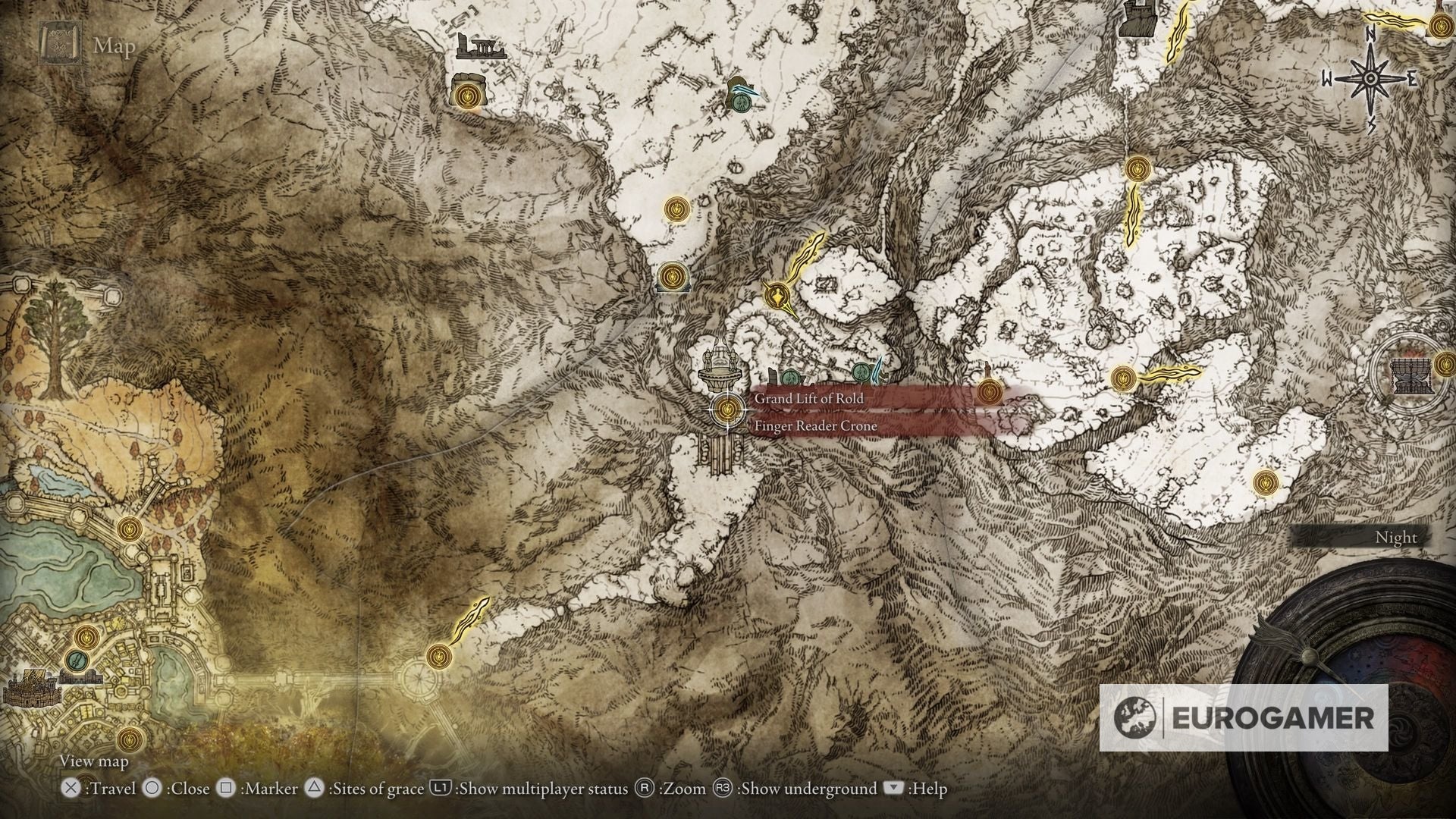Click the View map link
Image resolution: width=1456 pixels, height=819 pixels.
coord(93,761)
